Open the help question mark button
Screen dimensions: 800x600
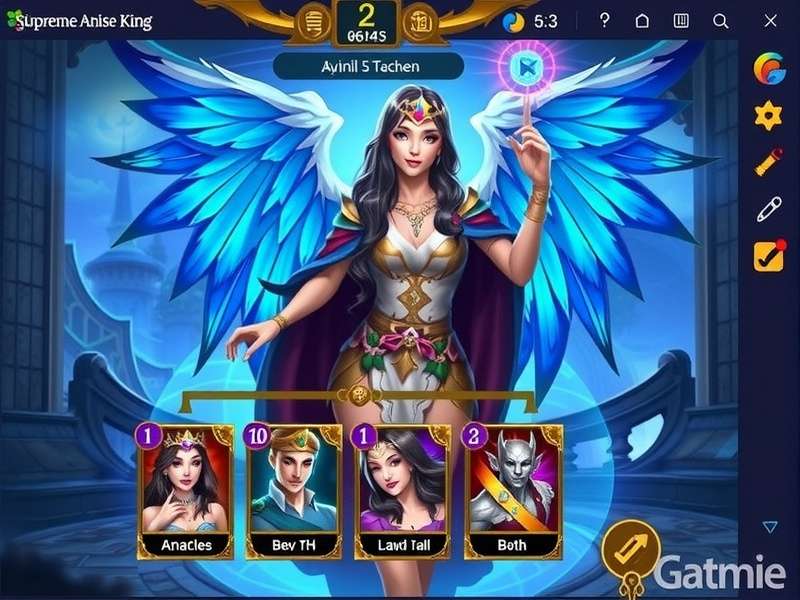tap(604, 21)
